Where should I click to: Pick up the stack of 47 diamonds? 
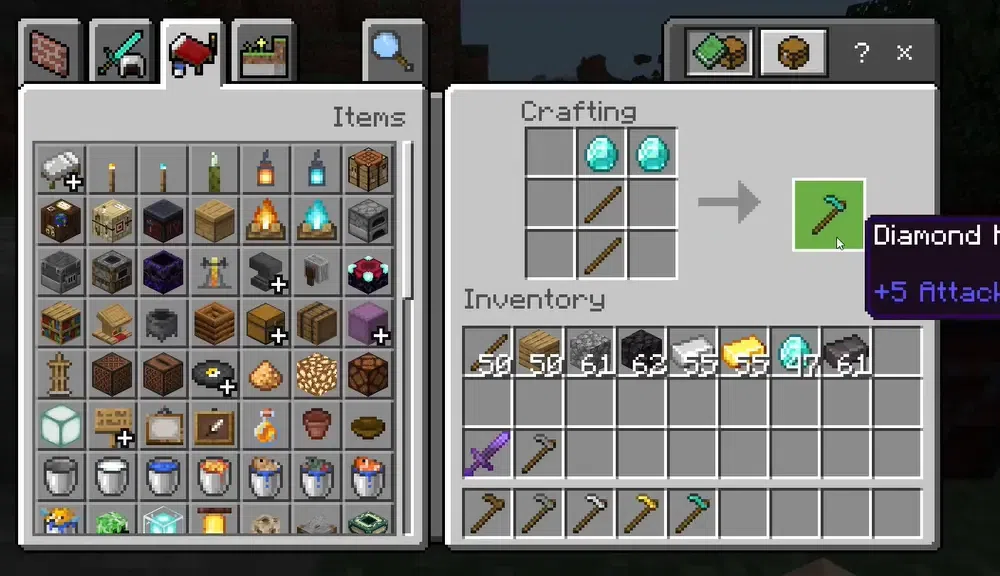pyautogui.click(x=795, y=352)
